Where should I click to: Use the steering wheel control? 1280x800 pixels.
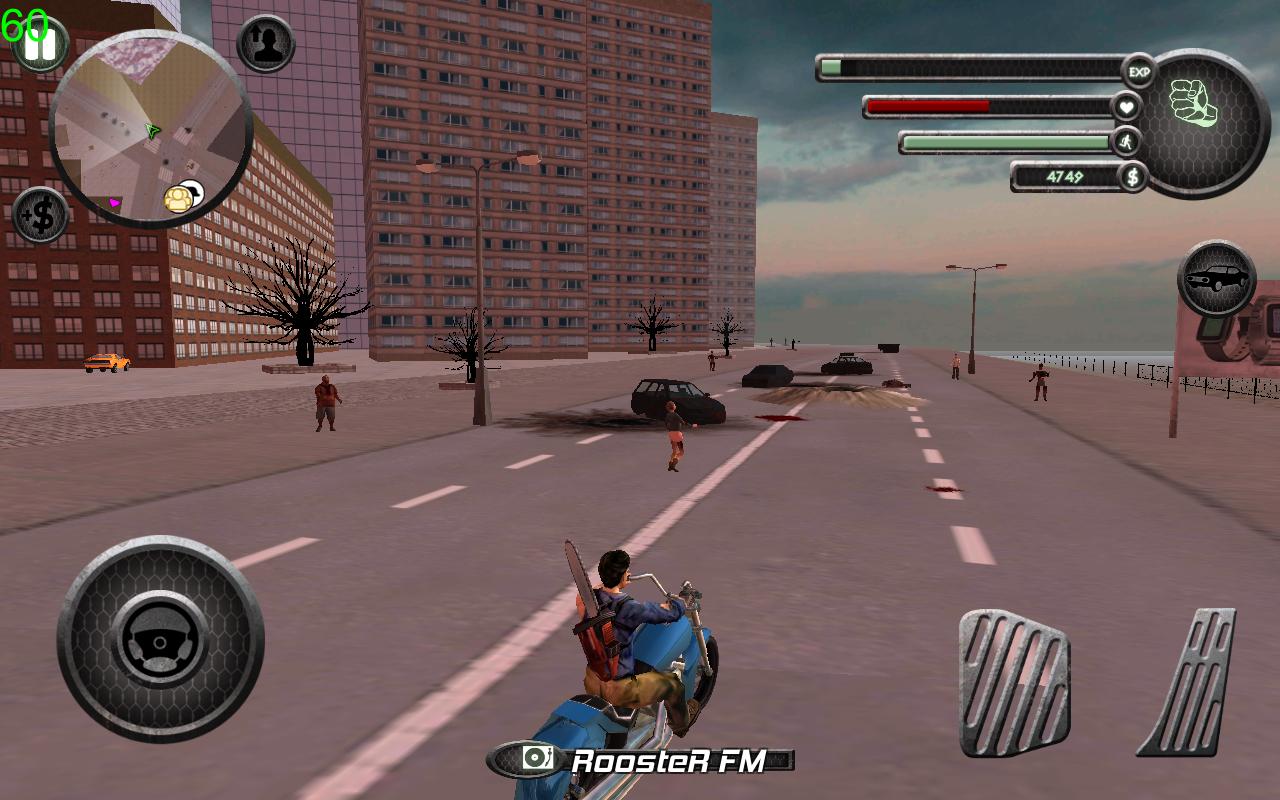pos(160,640)
